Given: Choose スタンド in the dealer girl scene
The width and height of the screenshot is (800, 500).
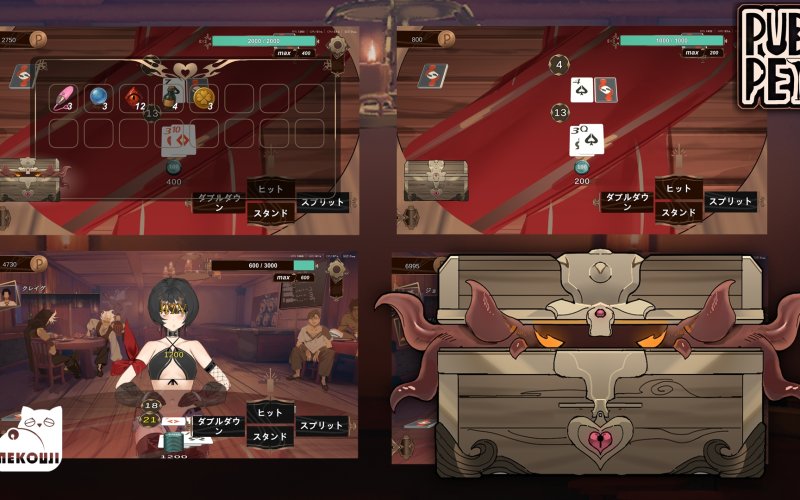Looking at the screenshot, I should [270, 436].
